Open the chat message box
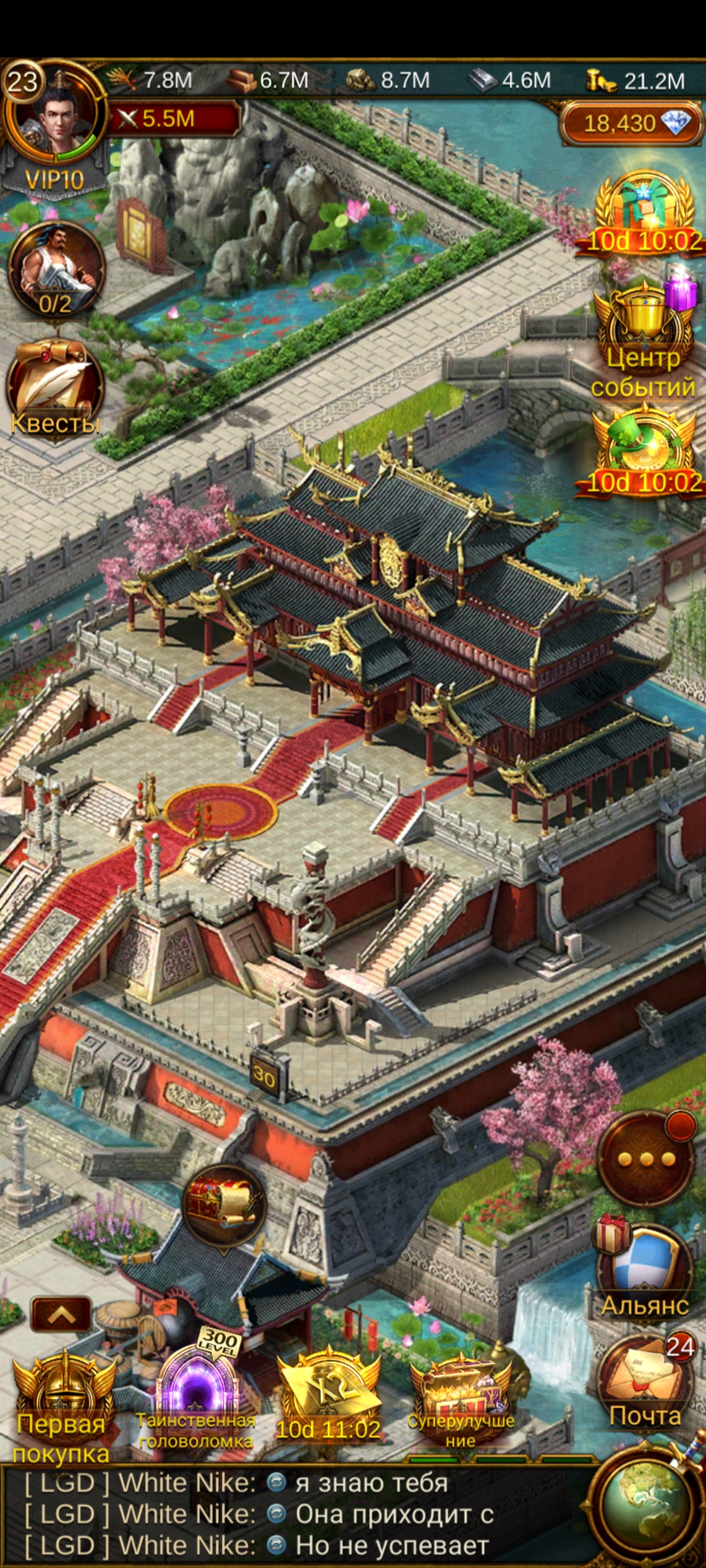Image resolution: width=706 pixels, height=1568 pixels. 294,1514
